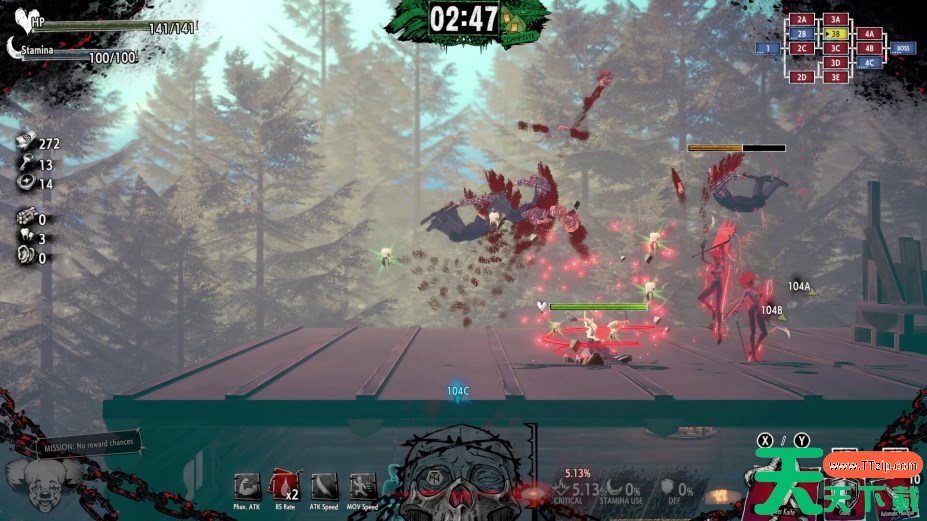
Task: Choose room 4C on the stage map
Action: [x=869, y=62]
